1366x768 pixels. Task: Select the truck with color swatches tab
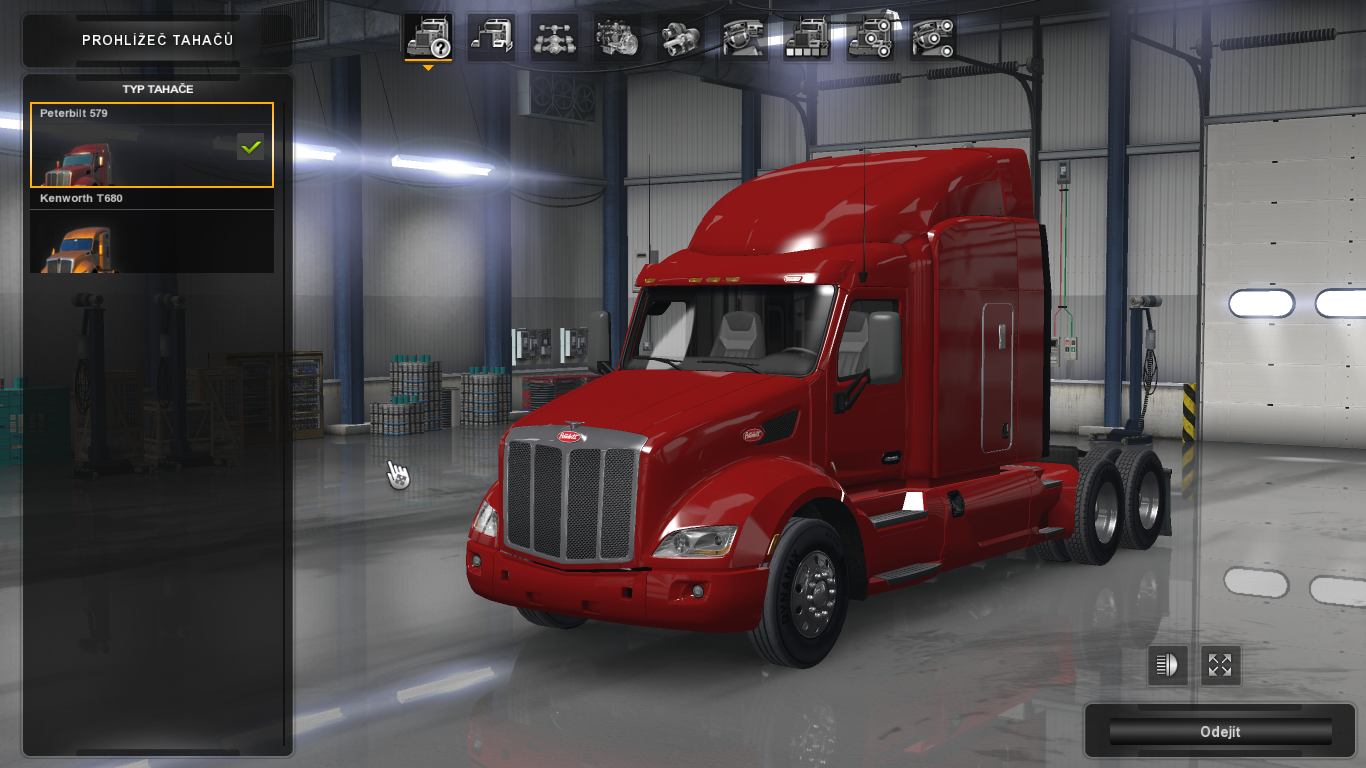tap(807, 38)
